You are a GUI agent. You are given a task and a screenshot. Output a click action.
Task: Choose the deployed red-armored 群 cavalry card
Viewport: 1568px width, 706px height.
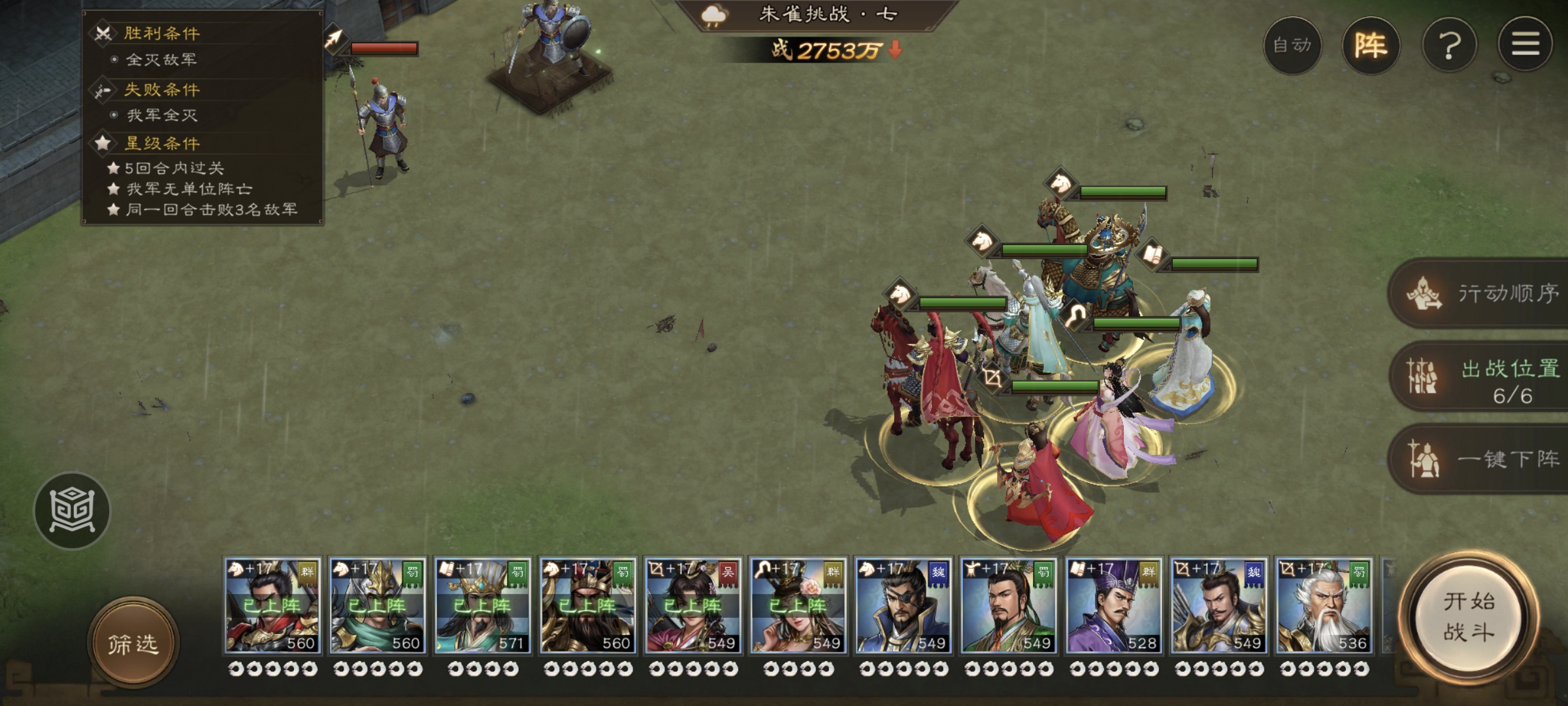pyautogui.click(x=272, y=605)
